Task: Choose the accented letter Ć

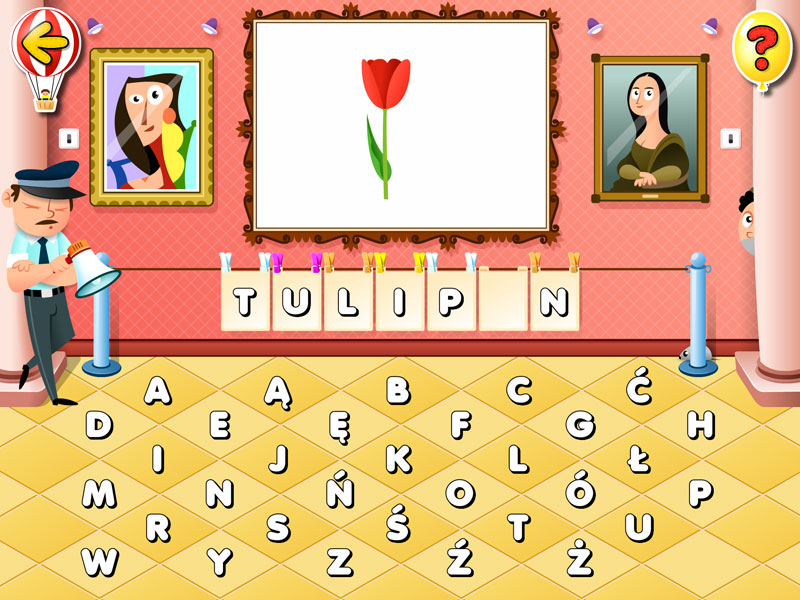Action: click(639, 387)
